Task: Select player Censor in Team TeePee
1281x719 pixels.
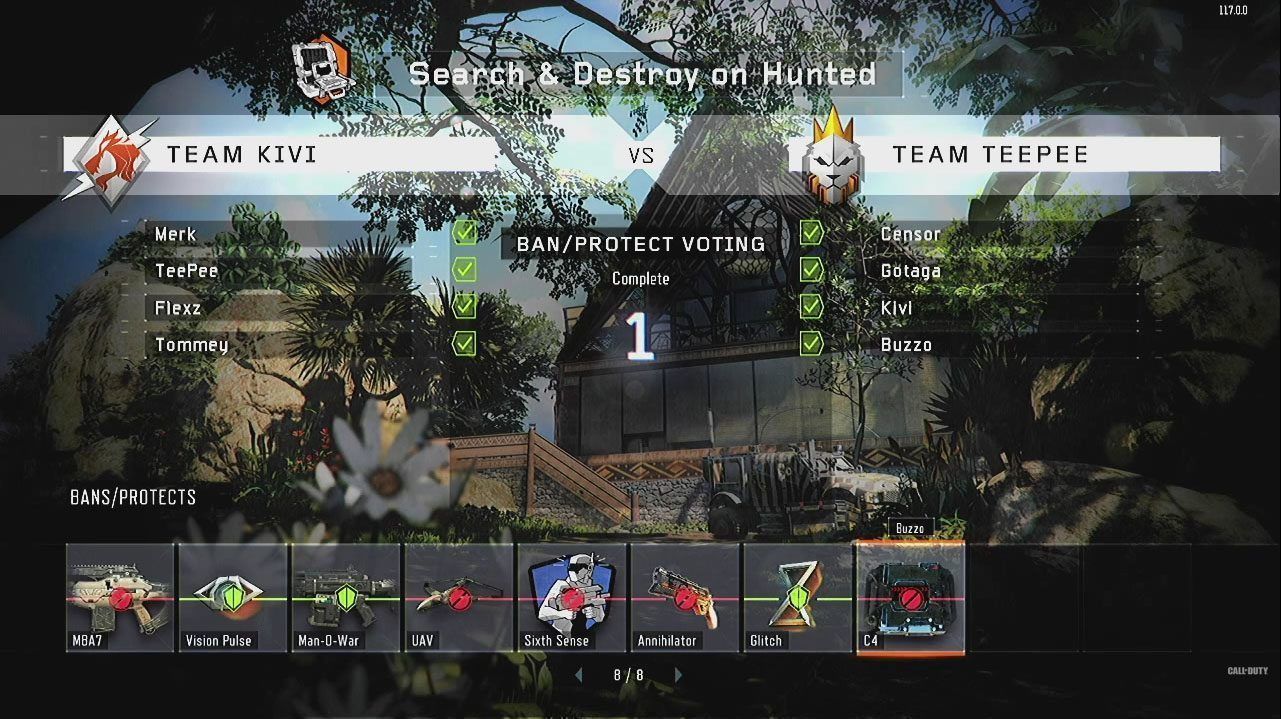Action: (x=1000, y=234)
